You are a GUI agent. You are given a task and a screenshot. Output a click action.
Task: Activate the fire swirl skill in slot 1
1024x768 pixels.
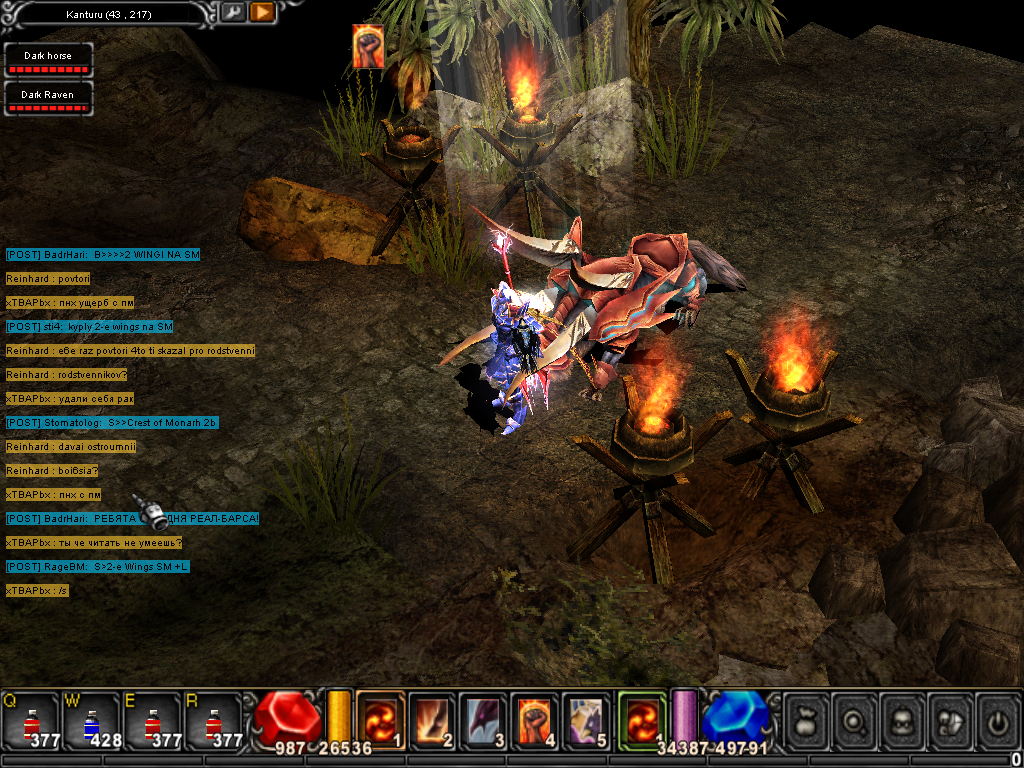(381, 718)
